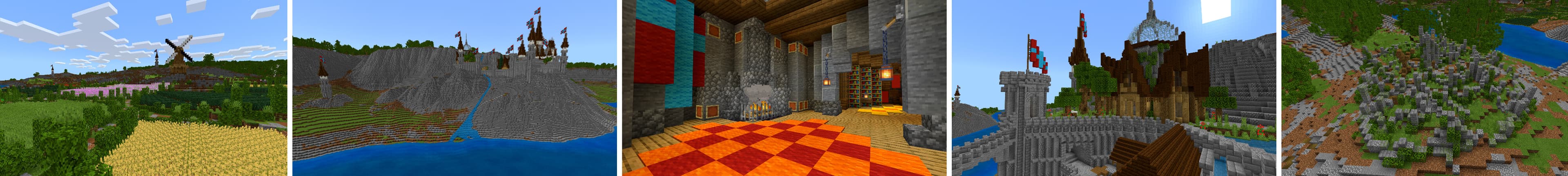Open the windmill and wheat field screenshot
The image size is (1568, 176).
click(x=144, y=88)
